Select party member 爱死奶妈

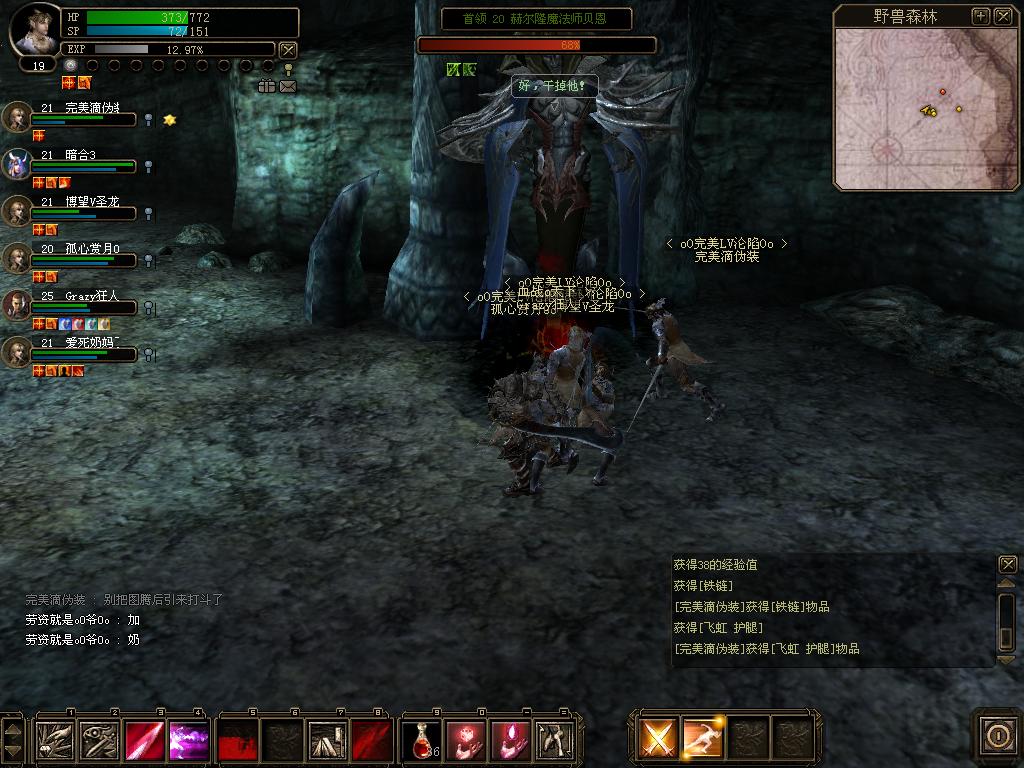pos(18,352)
